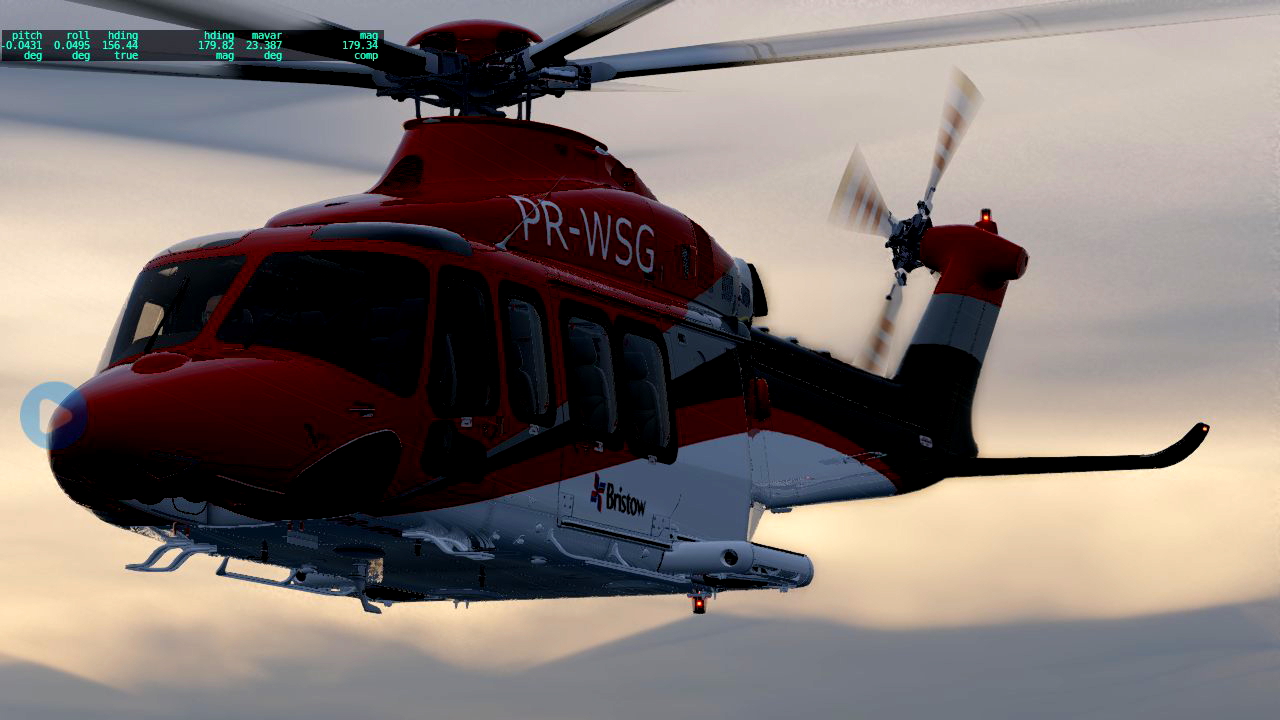Click the roll label in the overlay
The height and width of the screenshot is (720, 1280).
click(x=77, y=34)
